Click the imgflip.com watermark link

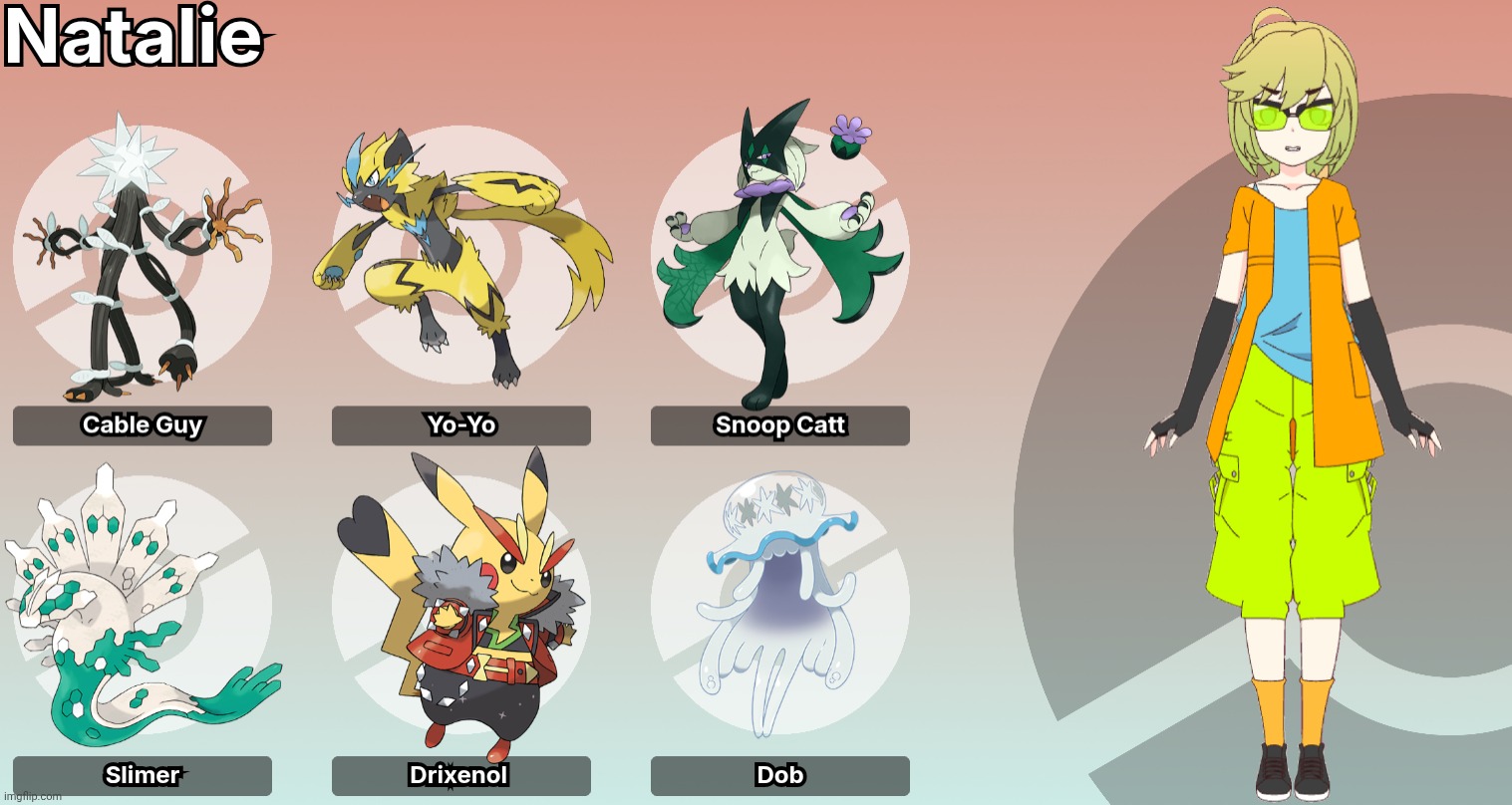click(31, 796)
